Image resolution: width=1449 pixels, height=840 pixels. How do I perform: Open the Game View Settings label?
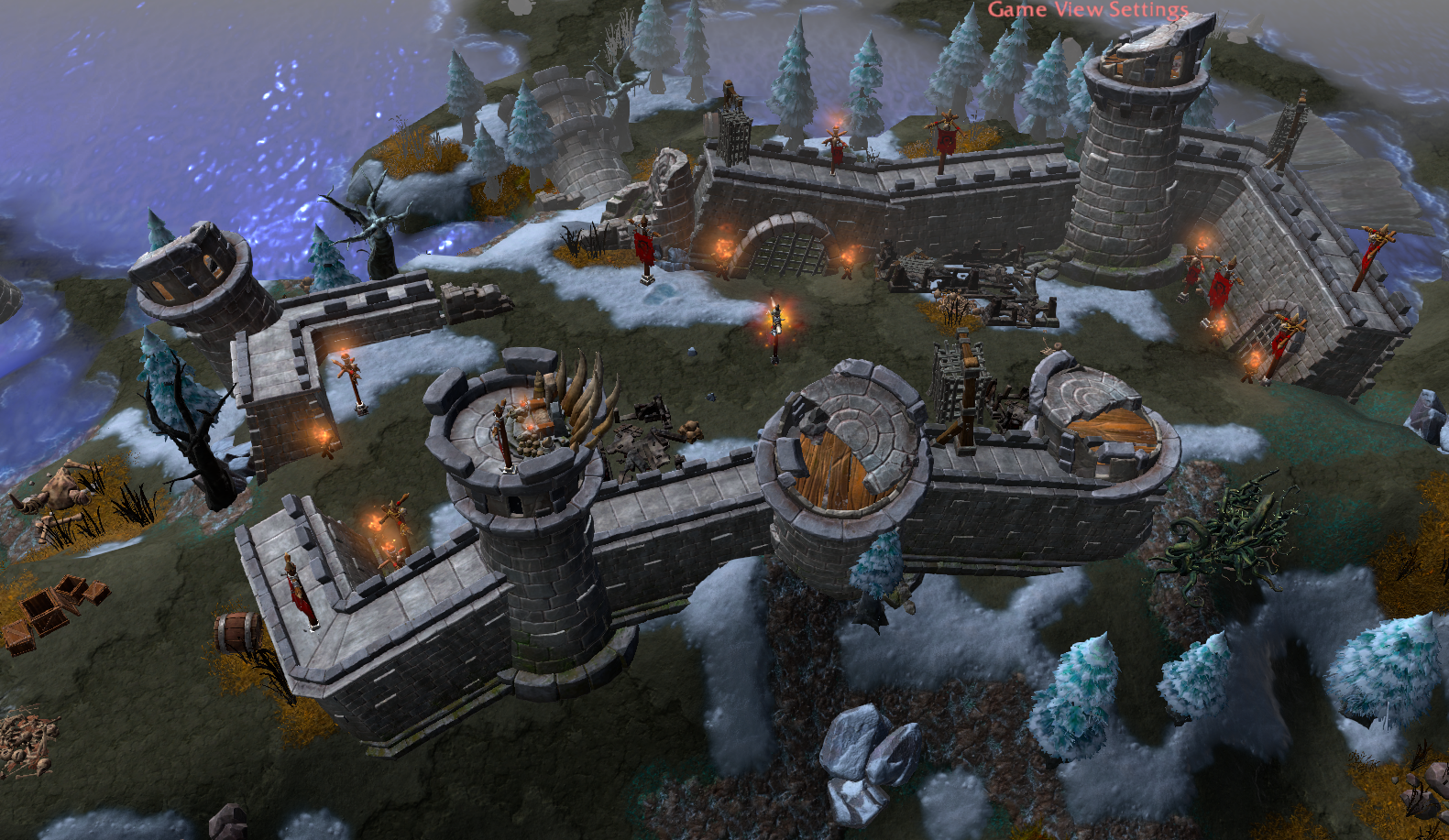click(x=1087, y=9)
